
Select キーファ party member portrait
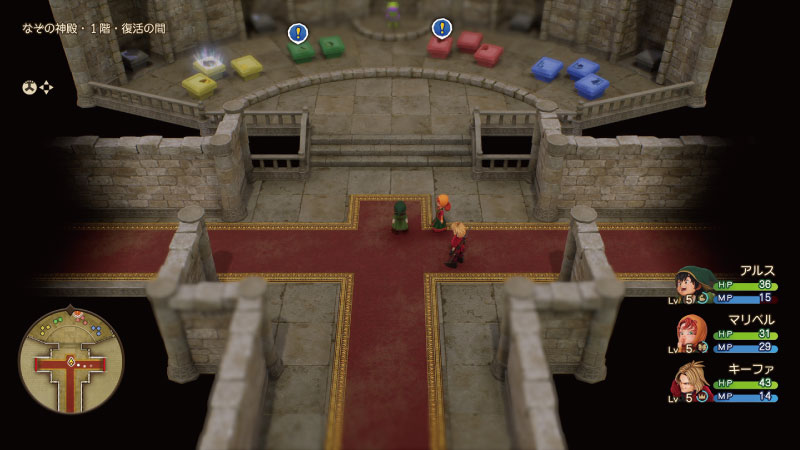(693, 381)
